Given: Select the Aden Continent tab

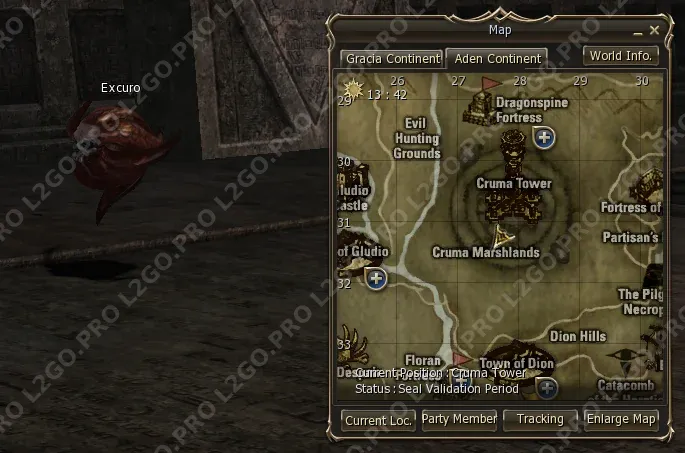Looking at the screenshot, I should click(x=496, y=58).
